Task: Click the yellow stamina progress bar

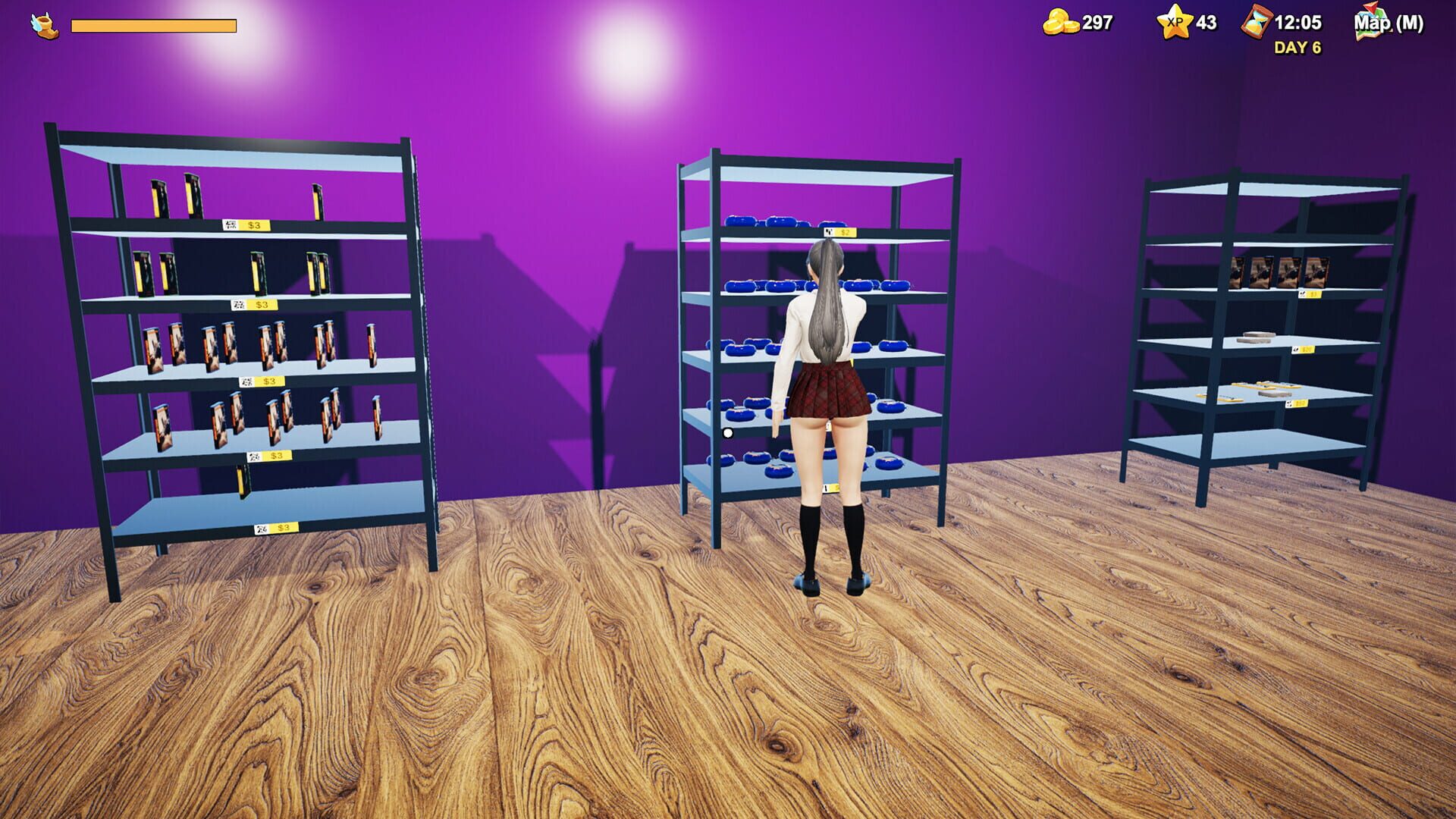Action: pos(152,24)
